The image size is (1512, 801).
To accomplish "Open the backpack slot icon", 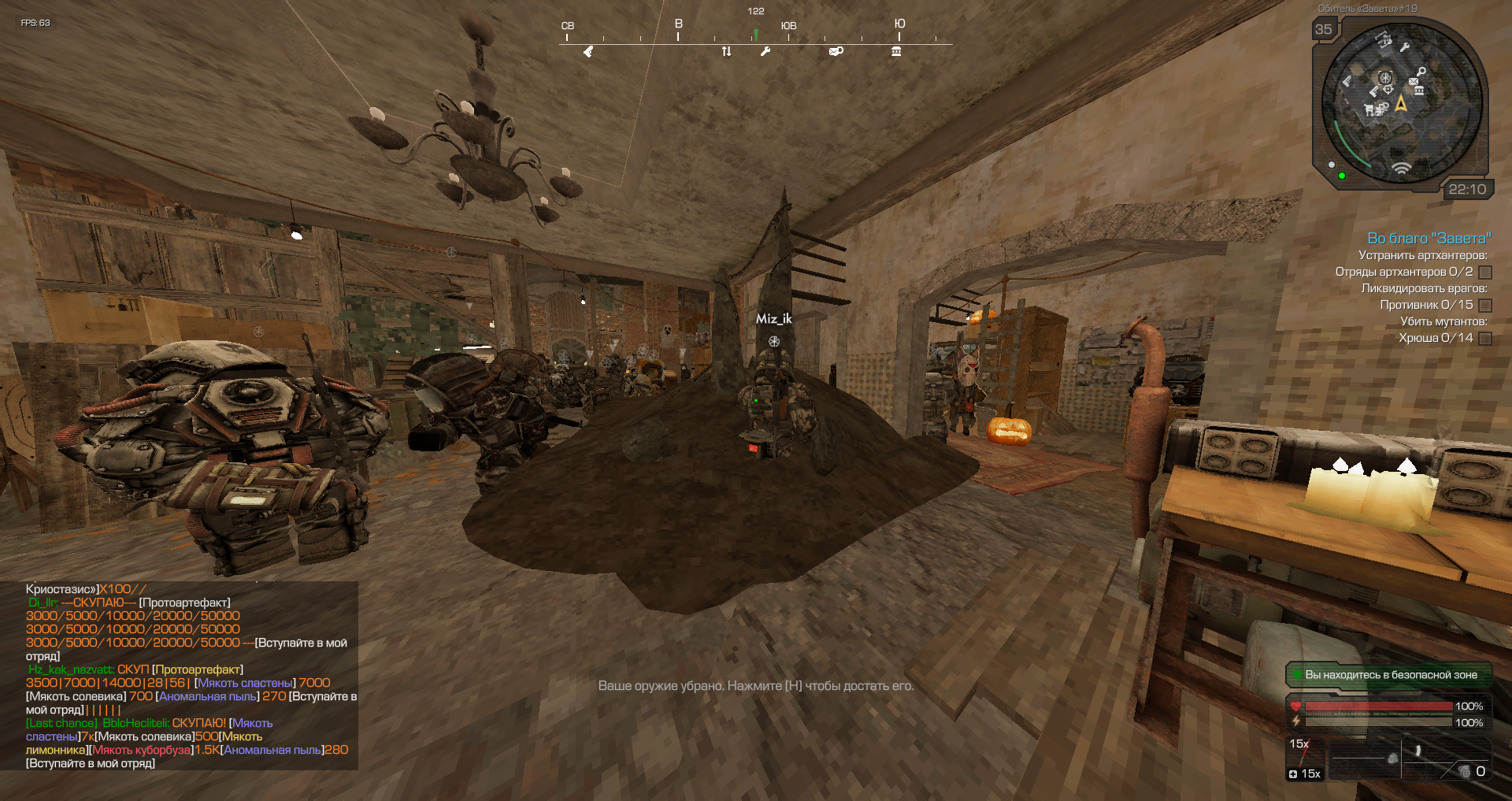I will tap(1392, 758).
